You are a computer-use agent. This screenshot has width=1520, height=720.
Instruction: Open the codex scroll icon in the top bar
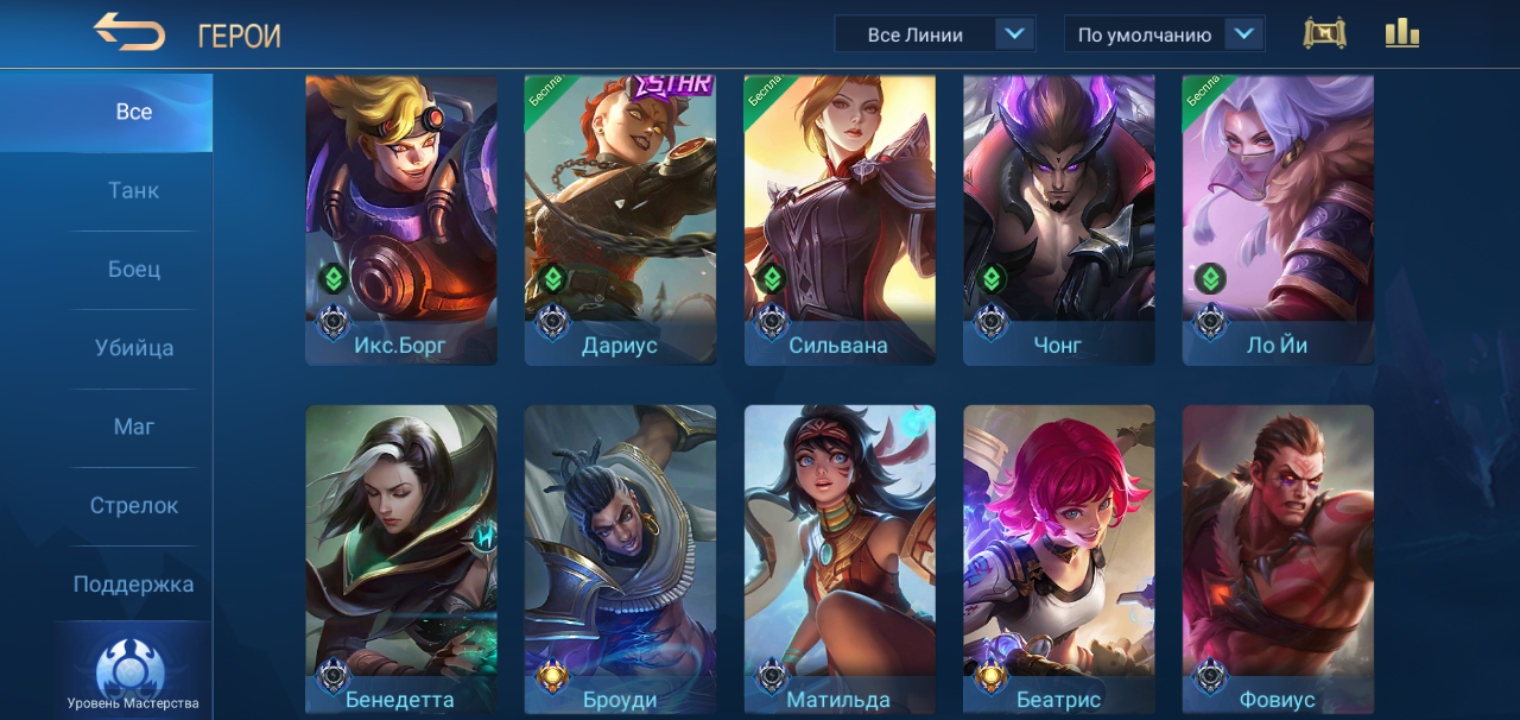[1325, 32]
